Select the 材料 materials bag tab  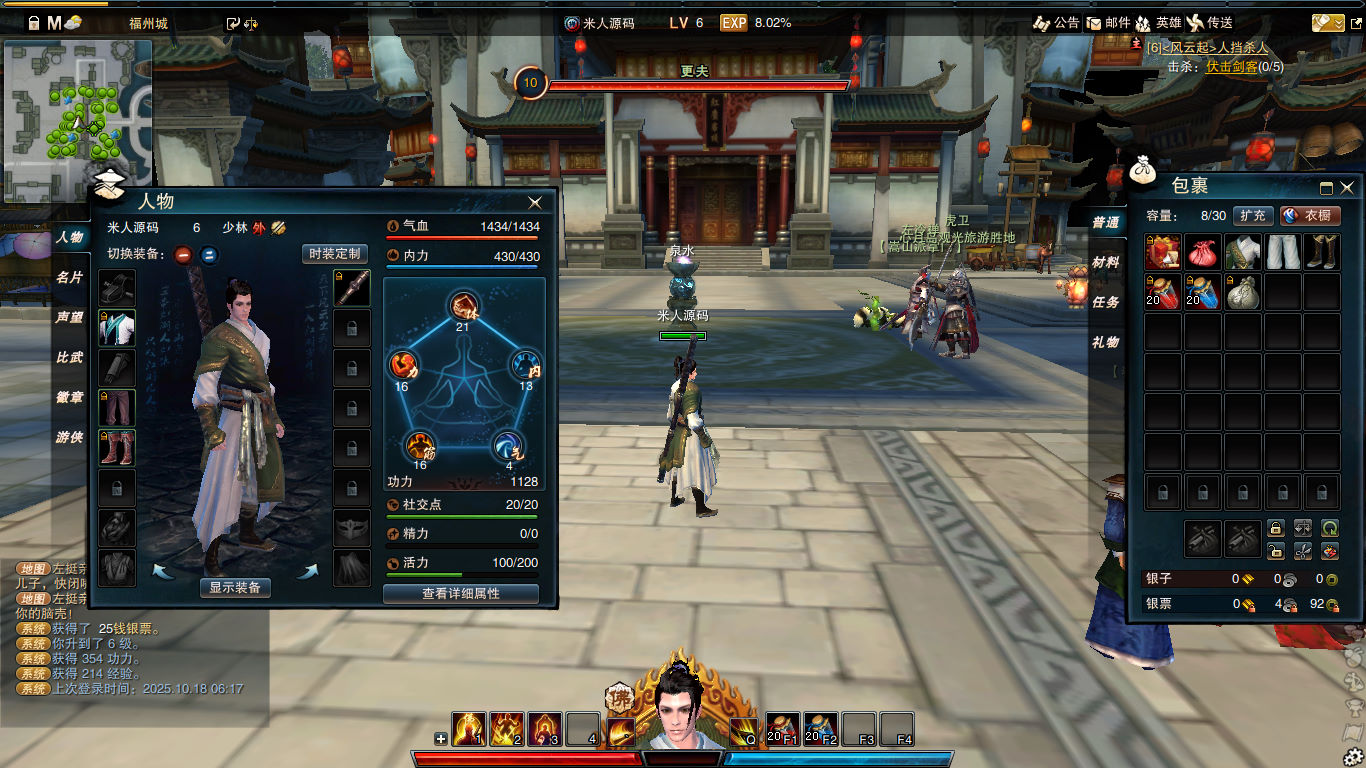click(x=1105, y=262)
